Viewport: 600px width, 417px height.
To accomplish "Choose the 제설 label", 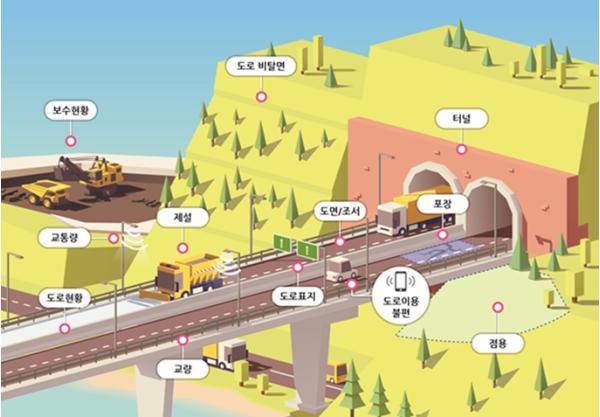I will [179, 215].
